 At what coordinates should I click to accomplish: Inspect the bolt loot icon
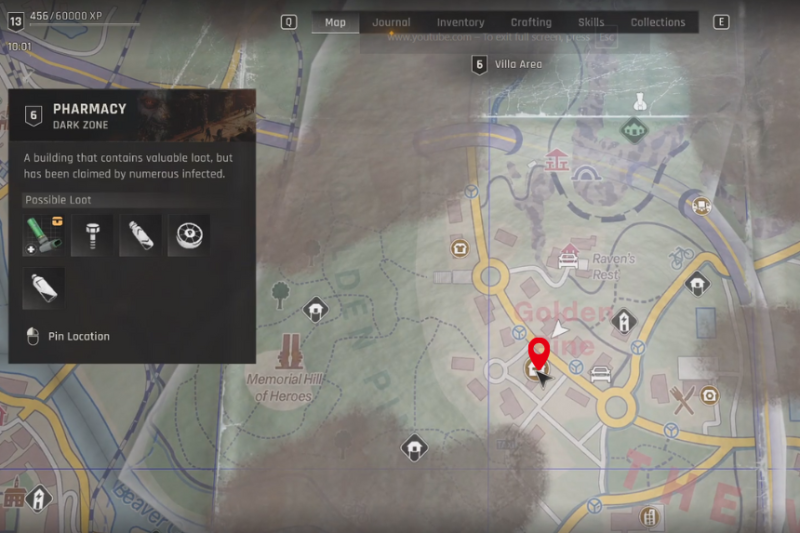click(91, 235)
